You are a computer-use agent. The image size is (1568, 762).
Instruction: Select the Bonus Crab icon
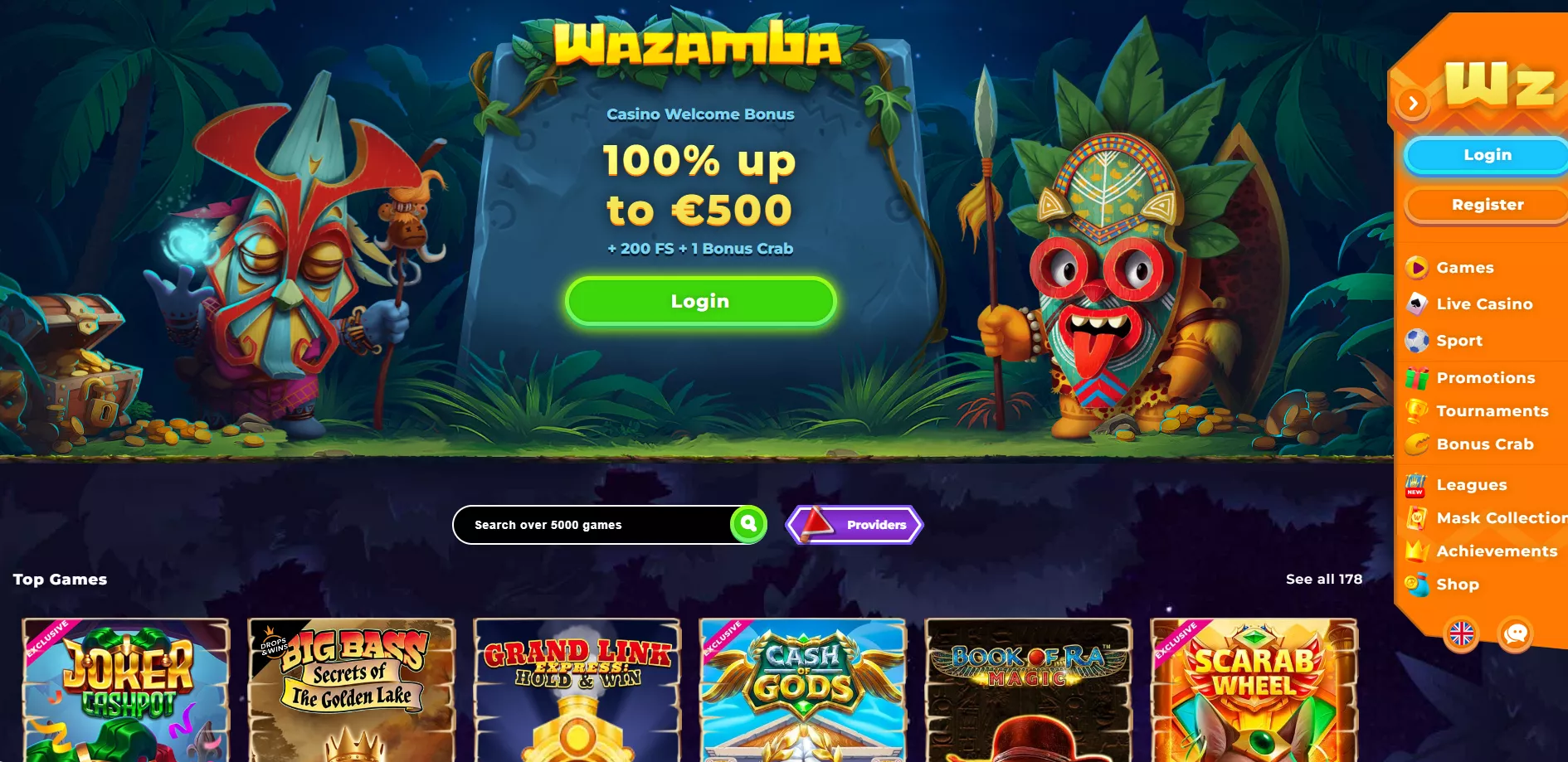(x=1416, y=444)
